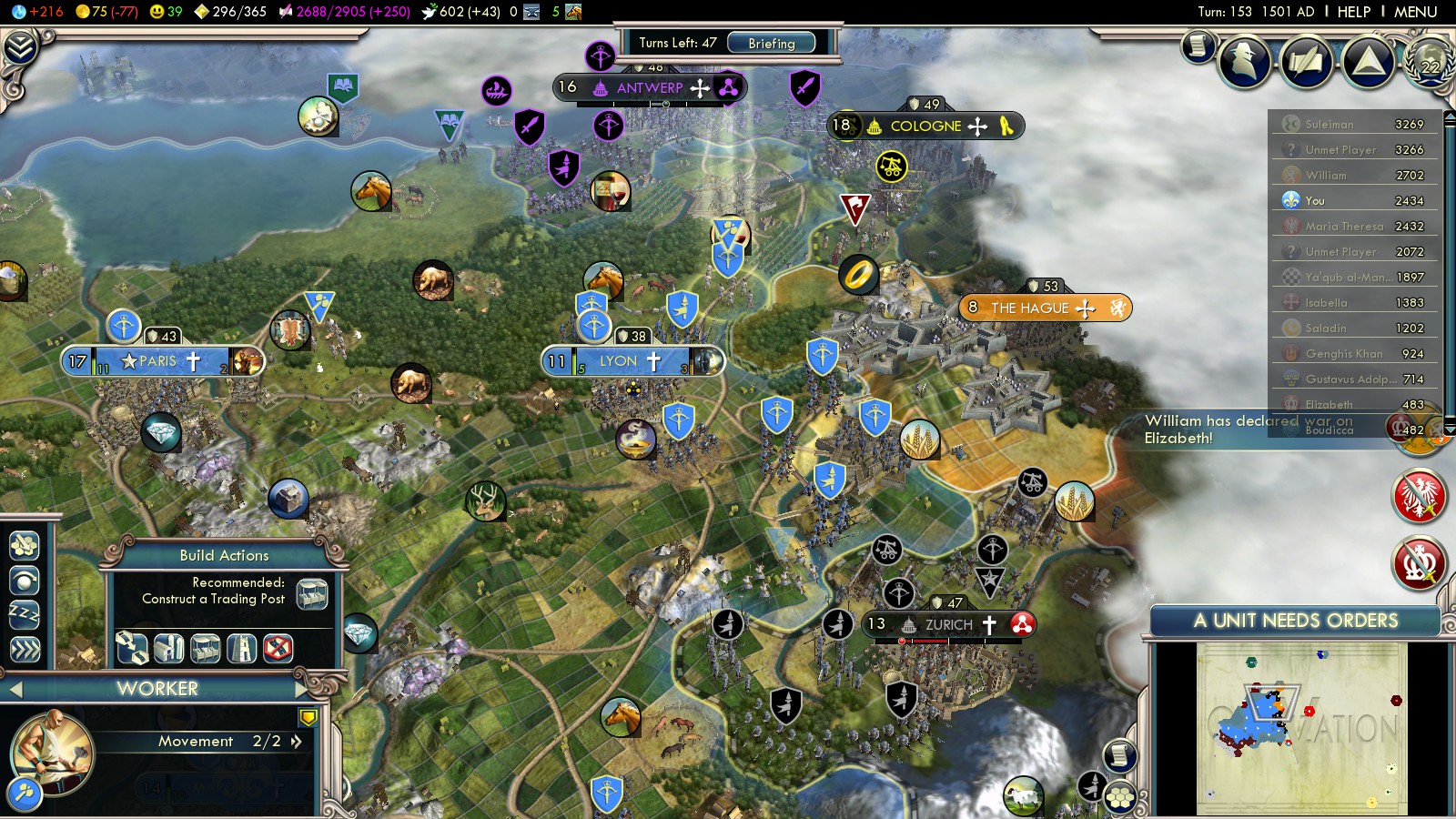Put the worker to sleep
Screen dimensions: 1456x819
25,614
